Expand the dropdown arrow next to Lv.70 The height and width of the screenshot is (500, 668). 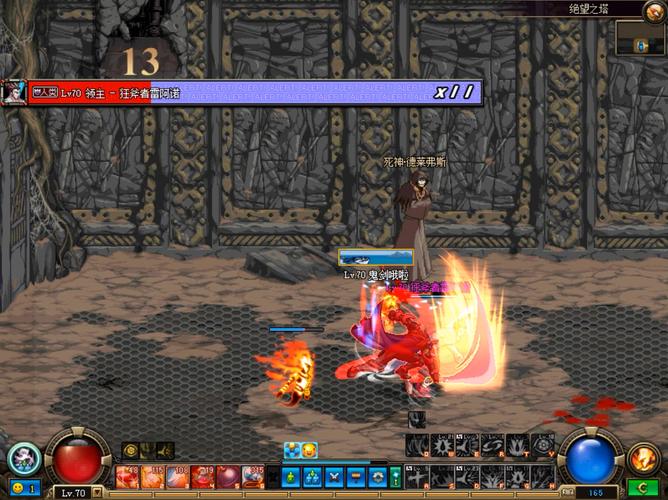point(98,493)
